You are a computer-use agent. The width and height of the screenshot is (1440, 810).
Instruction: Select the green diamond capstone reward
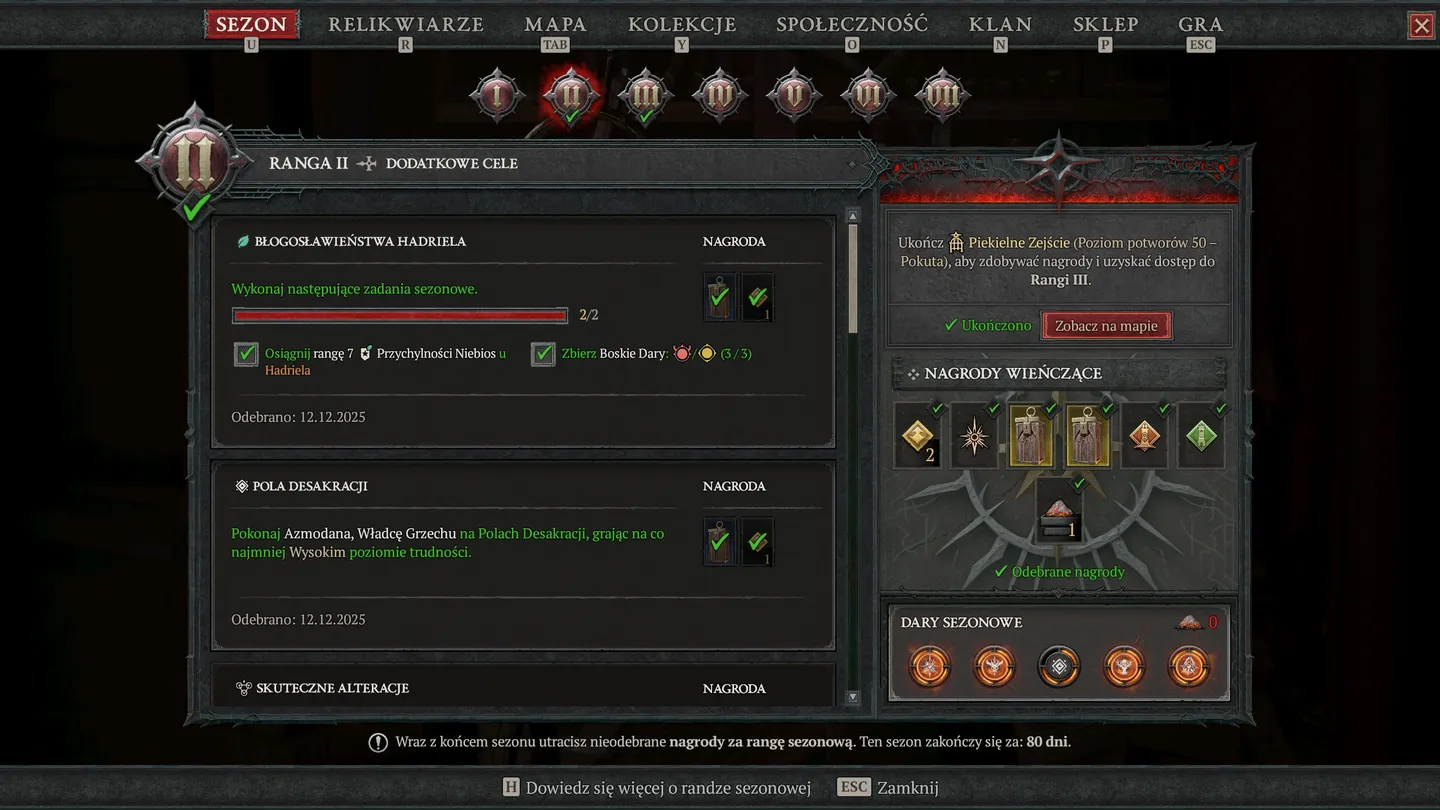coord(1201,436)
